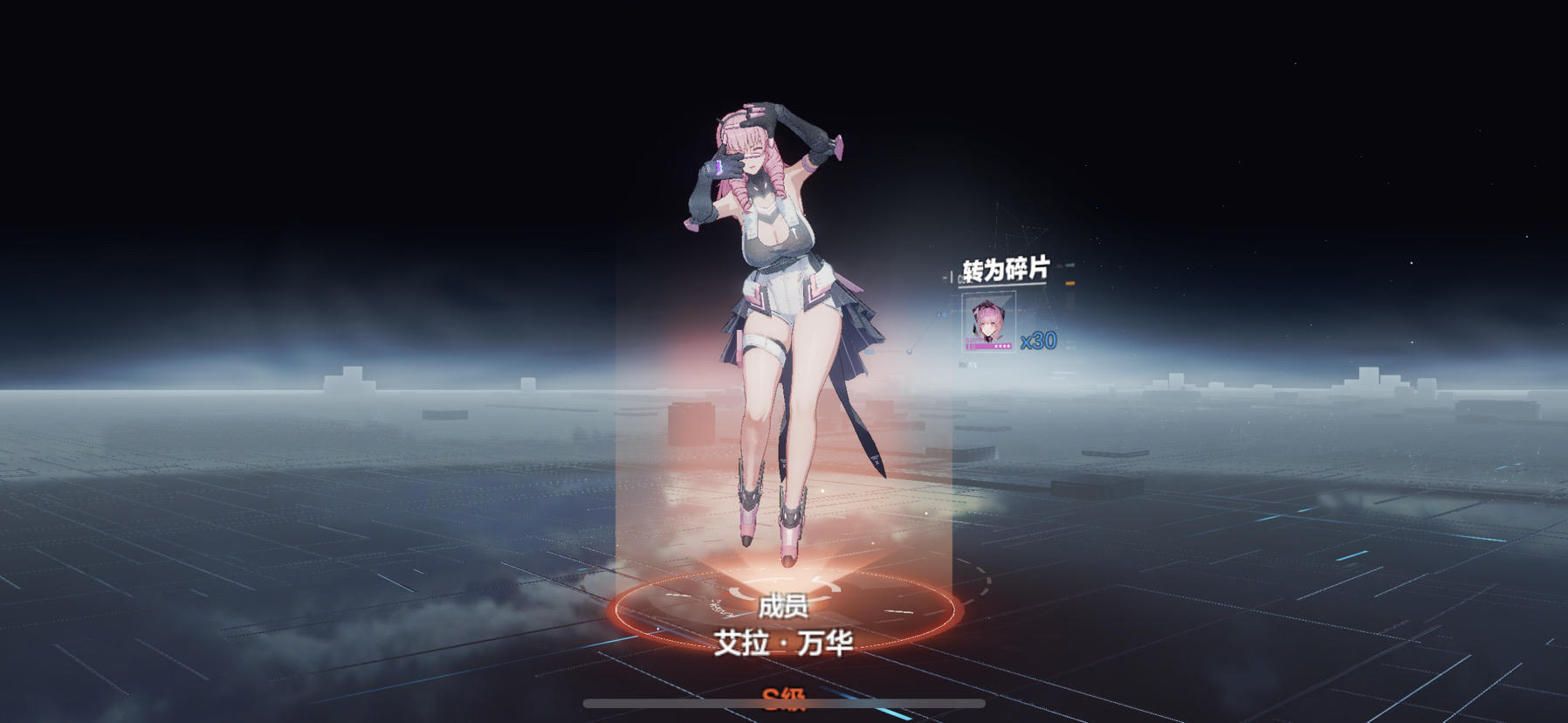Click the teal marker above the x30 label
The height and width of the screenshot is (723, 1568).
(1069, 265)
